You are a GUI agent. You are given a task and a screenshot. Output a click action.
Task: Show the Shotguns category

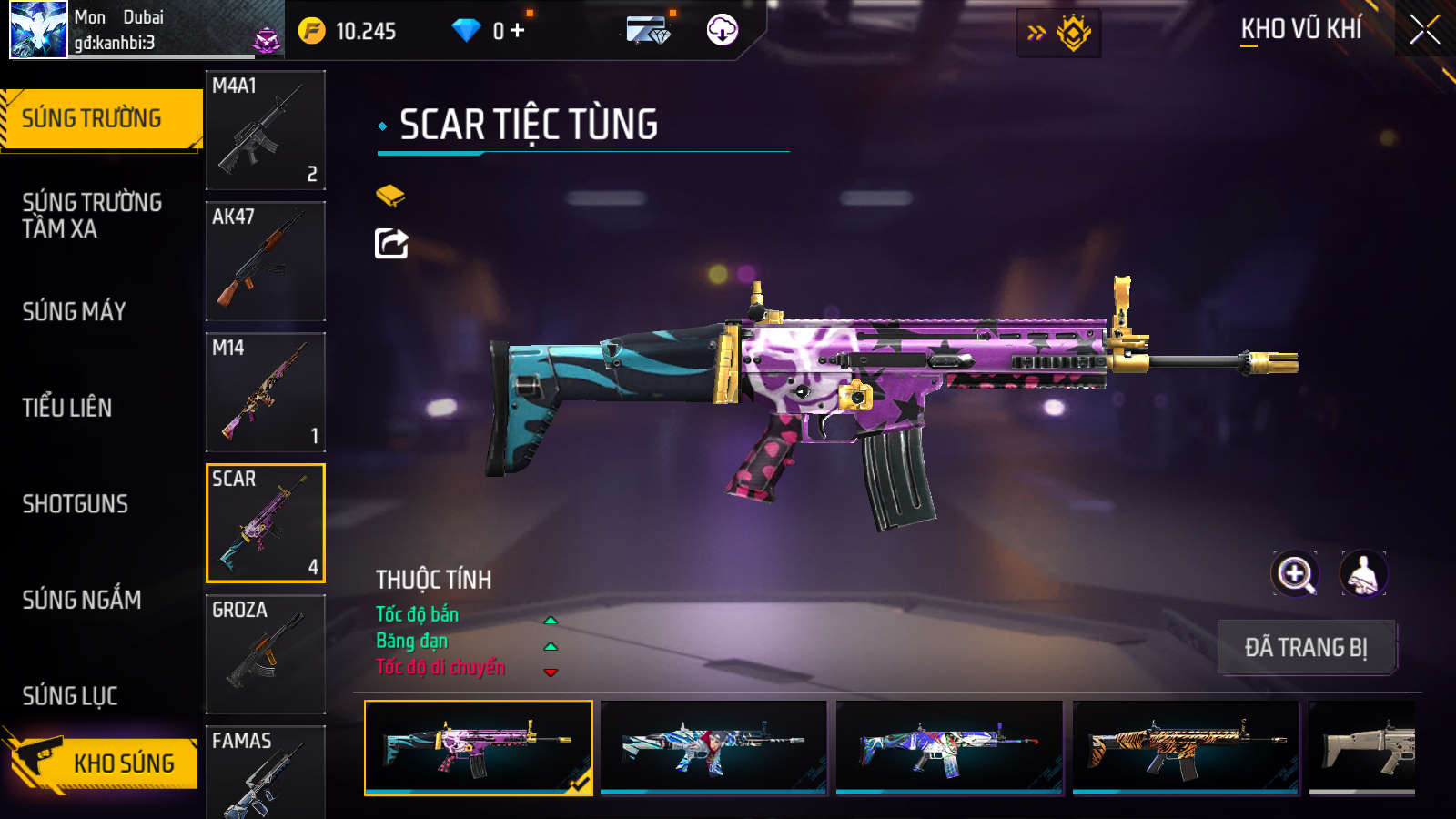point(76,504)
